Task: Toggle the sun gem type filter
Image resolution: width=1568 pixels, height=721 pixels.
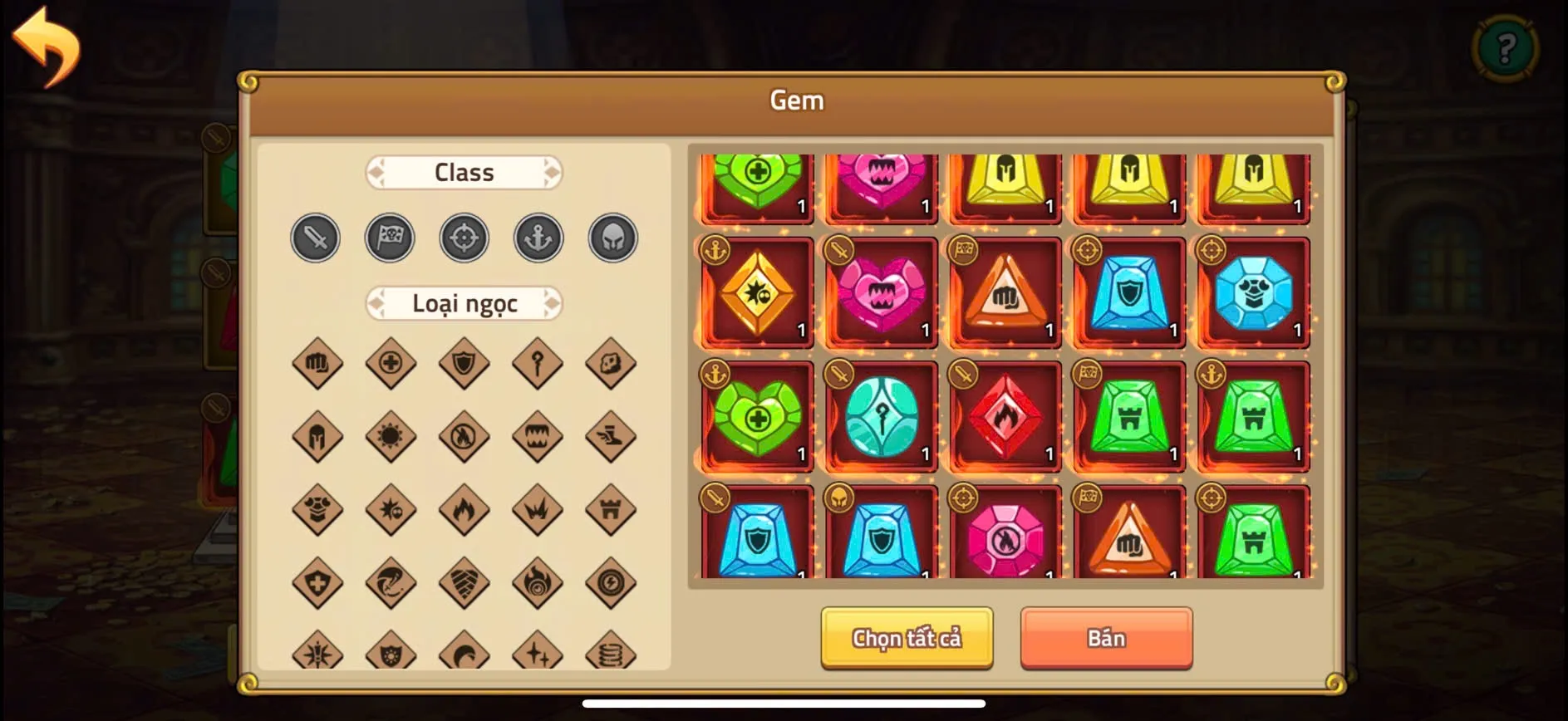Action: pyautogui.click(x=389, y=436)
